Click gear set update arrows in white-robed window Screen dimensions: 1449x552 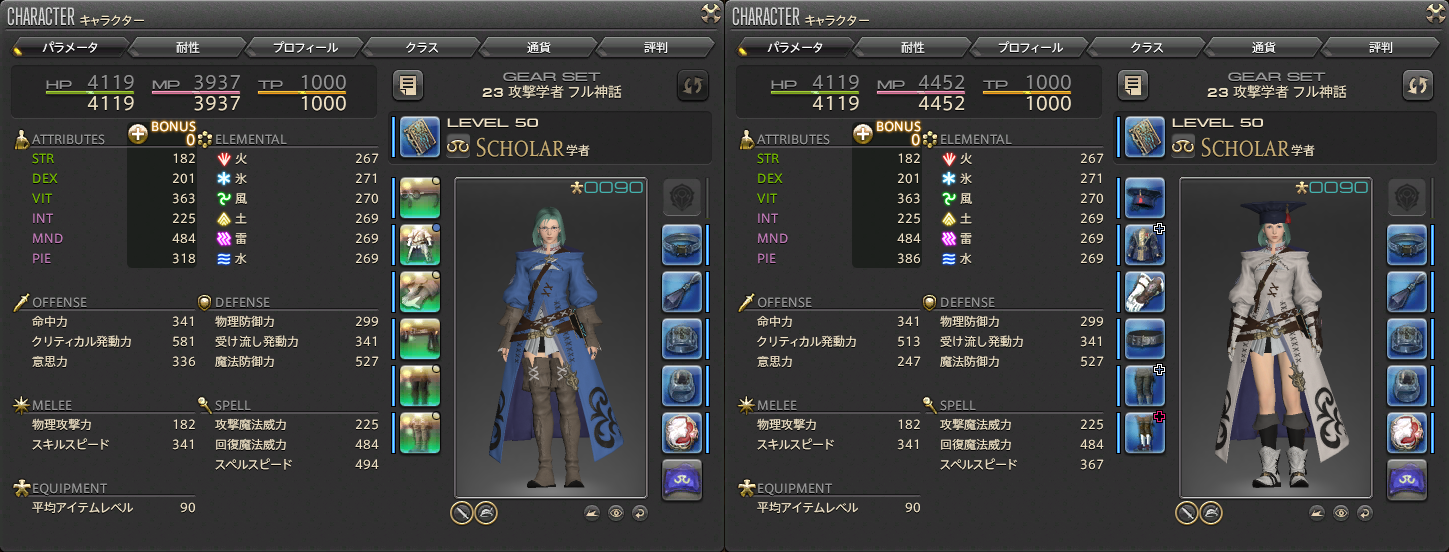pos(1417,85)
